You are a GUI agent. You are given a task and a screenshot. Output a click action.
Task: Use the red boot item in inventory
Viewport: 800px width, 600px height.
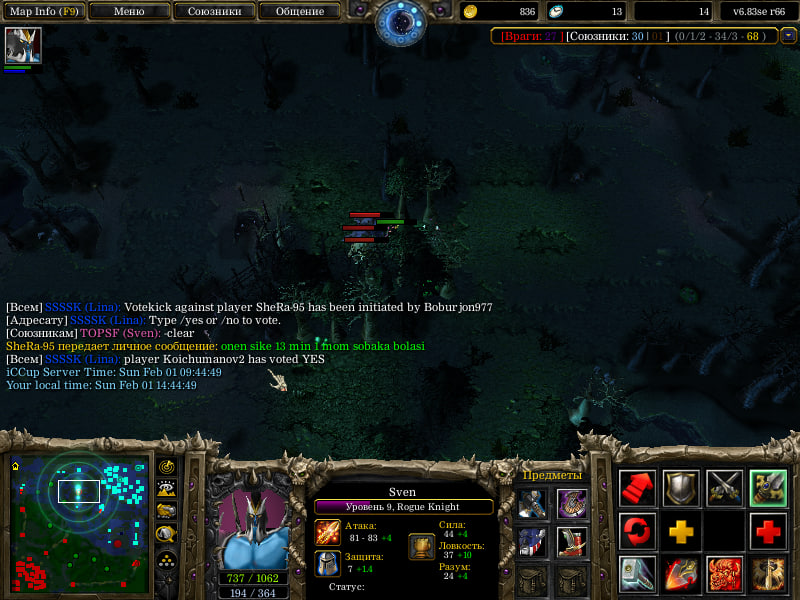[572, 541]
